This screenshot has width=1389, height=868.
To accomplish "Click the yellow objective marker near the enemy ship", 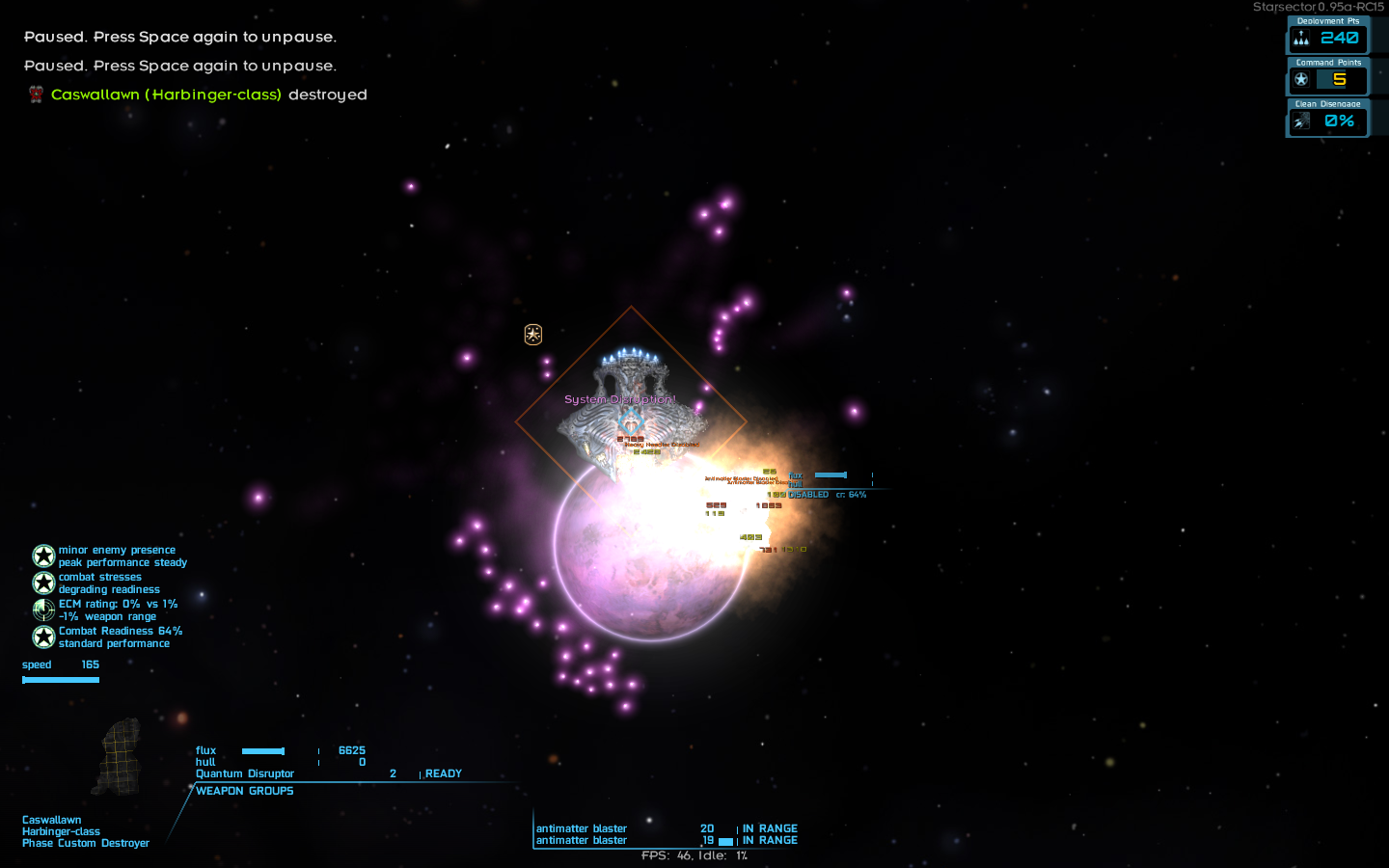I will coord(531,334).
